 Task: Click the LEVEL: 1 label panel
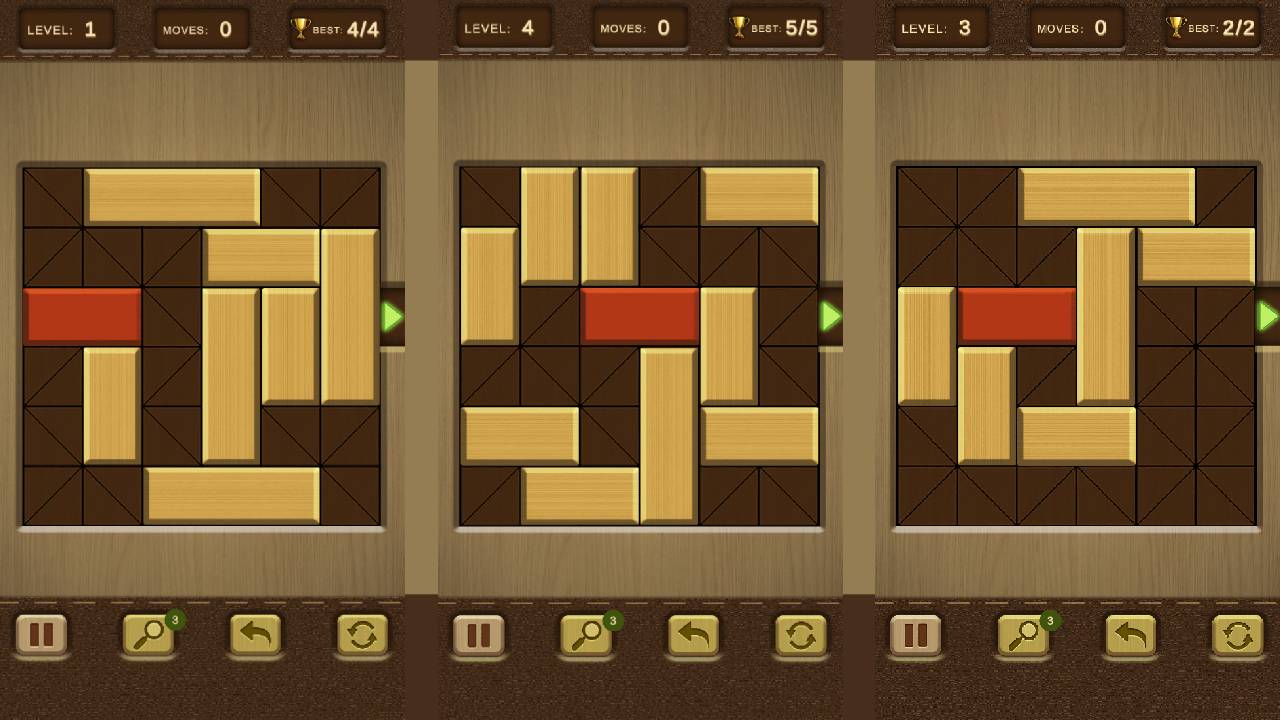point(66,28)
